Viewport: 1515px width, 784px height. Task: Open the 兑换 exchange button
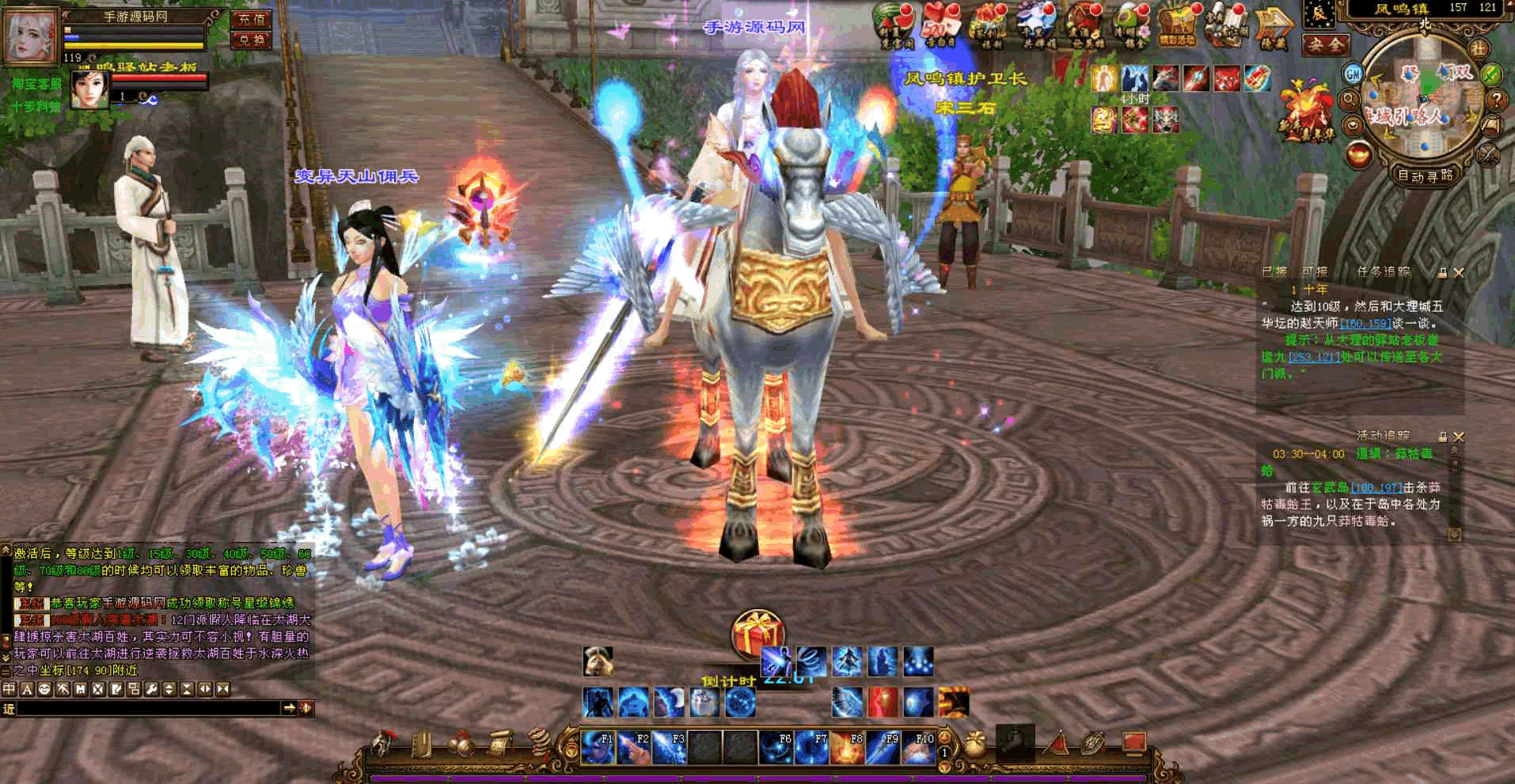point(252,40)
